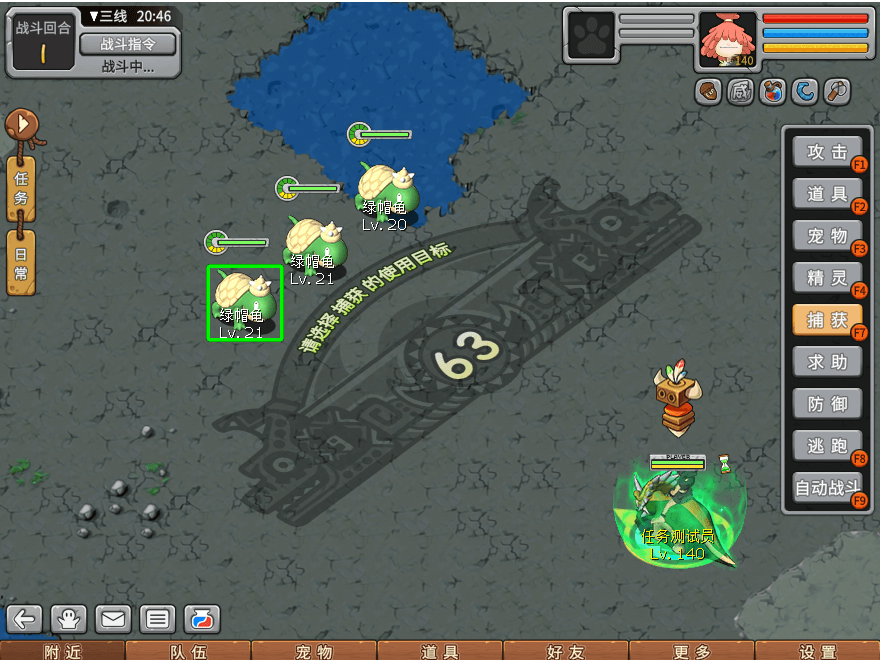This screenshot has width=880, height=660.
Task: Open the 任务 (Quest) hanging tag
Action: [21, 187]
